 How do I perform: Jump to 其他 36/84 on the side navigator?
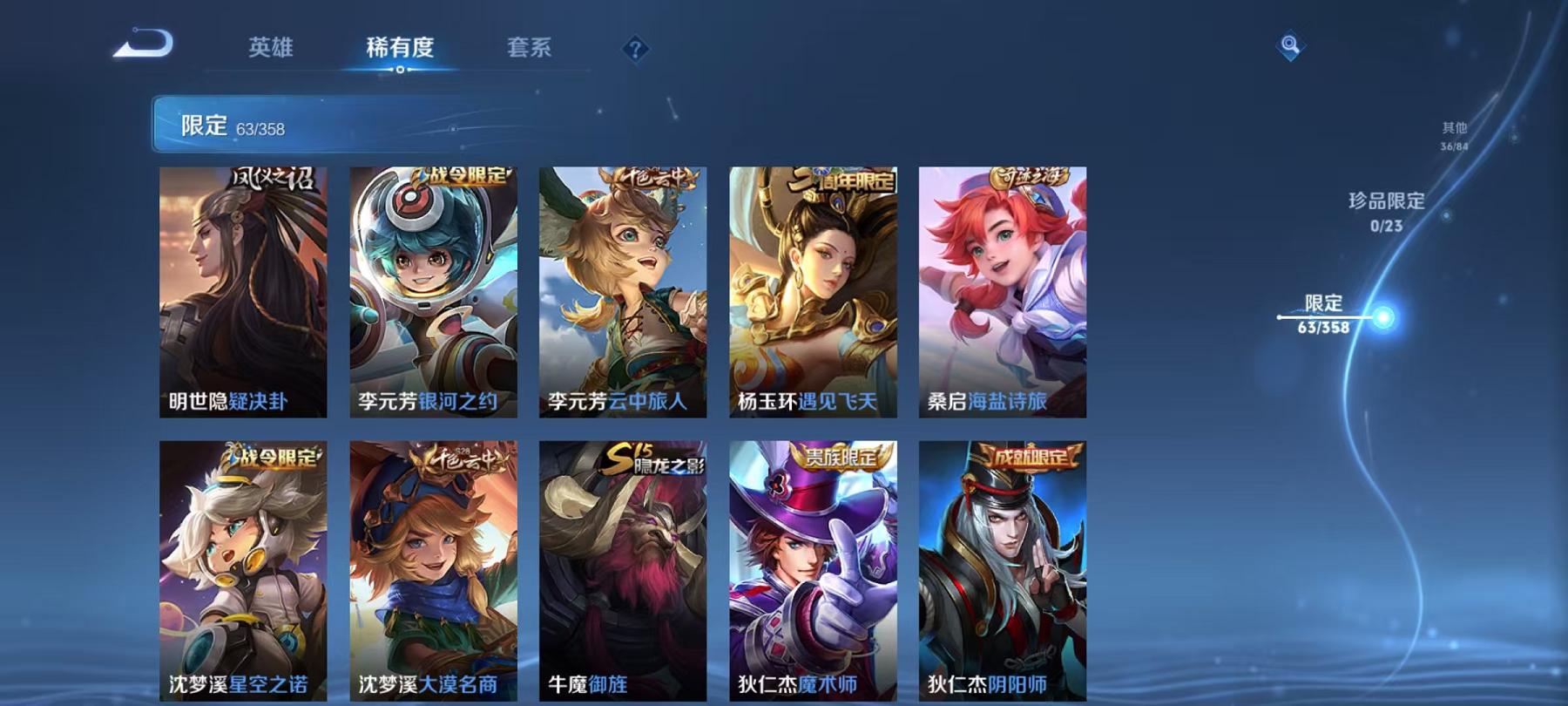(x=1451, y=132)
